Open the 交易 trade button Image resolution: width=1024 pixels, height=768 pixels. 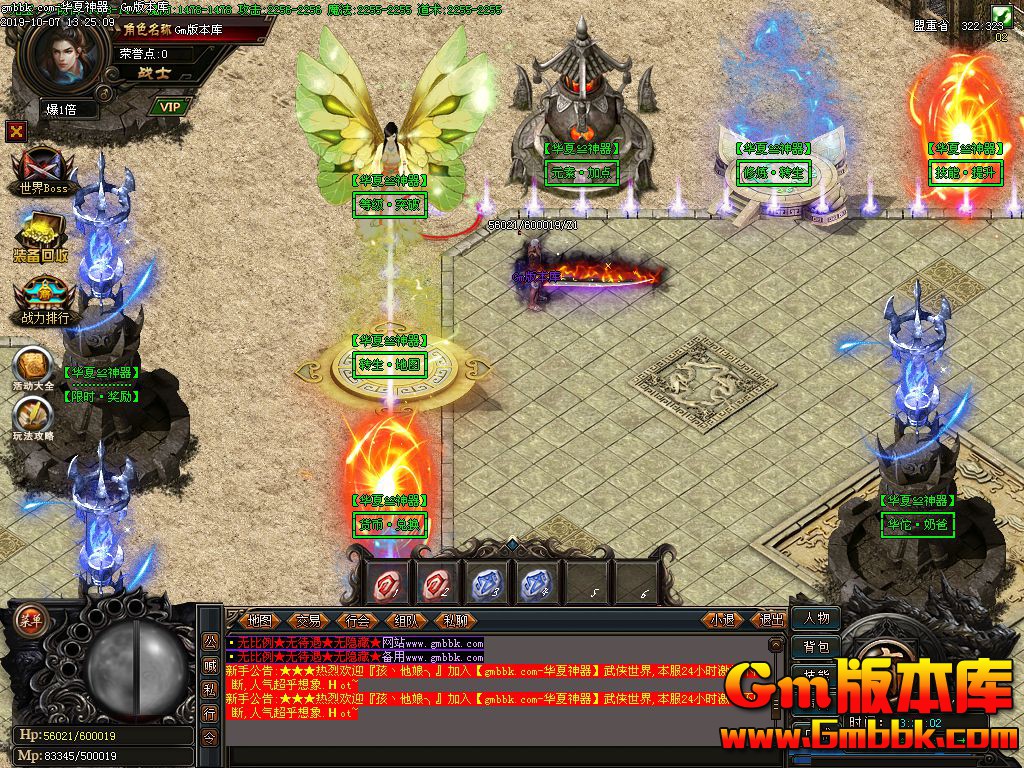[x=309, y=620]
